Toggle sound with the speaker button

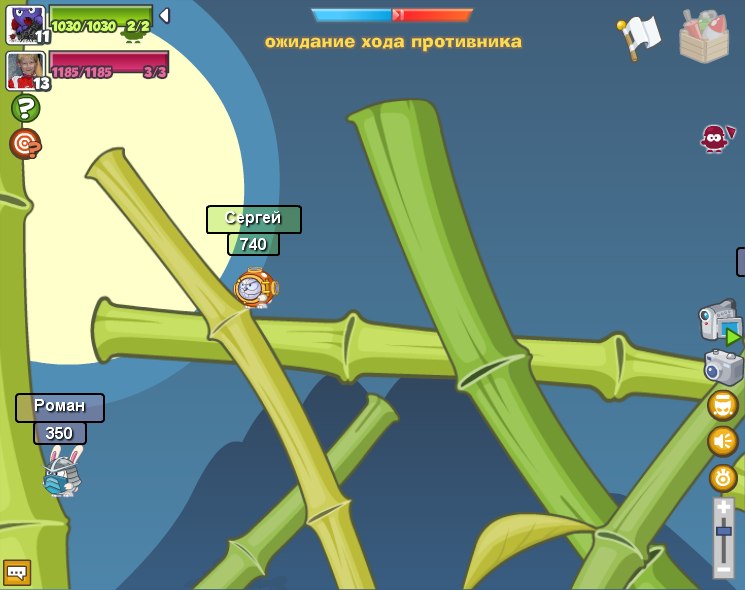[723, 441]
